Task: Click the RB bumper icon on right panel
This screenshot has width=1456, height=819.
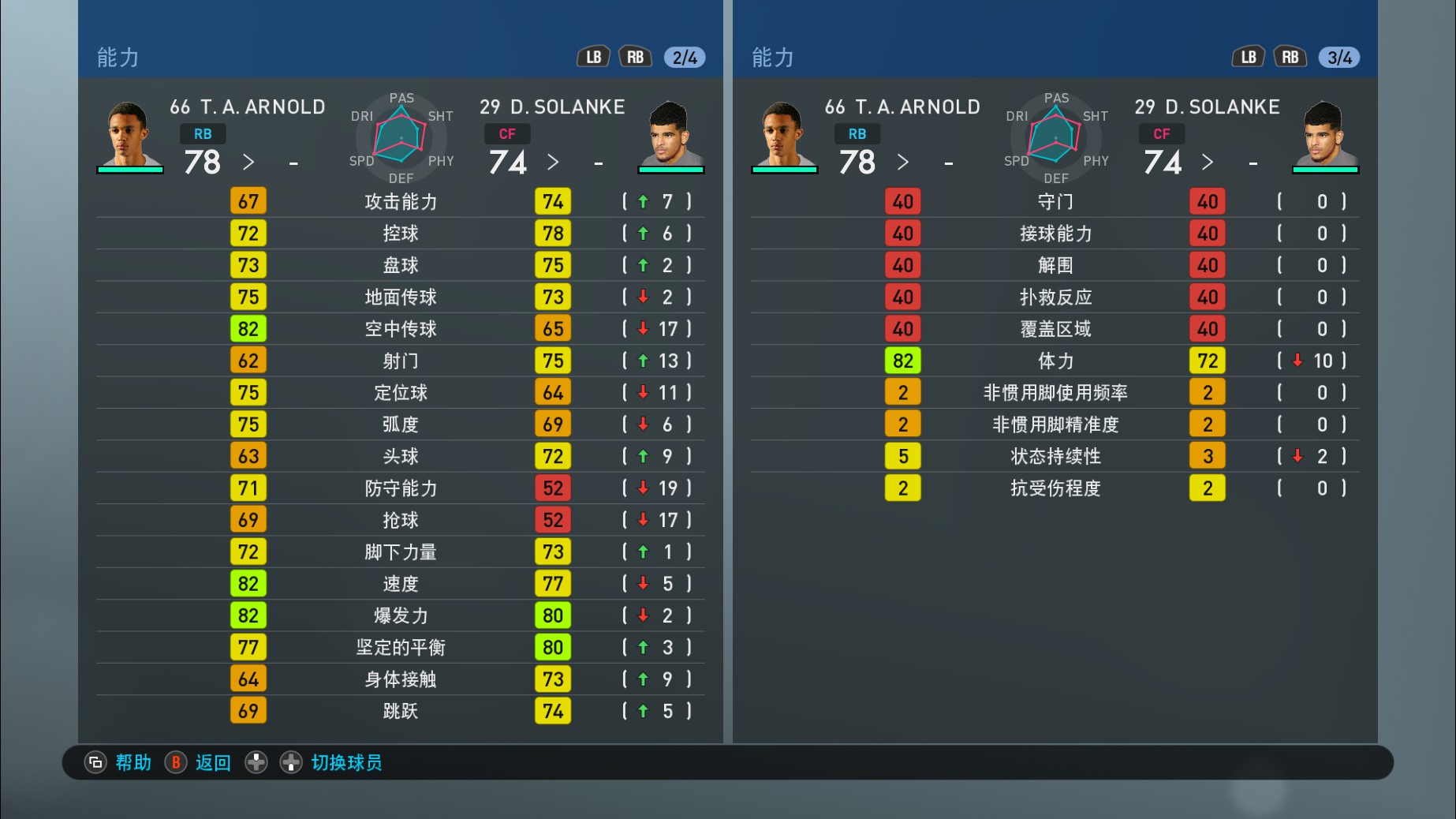Action: pyautogui.click(x=1290, y=56)
